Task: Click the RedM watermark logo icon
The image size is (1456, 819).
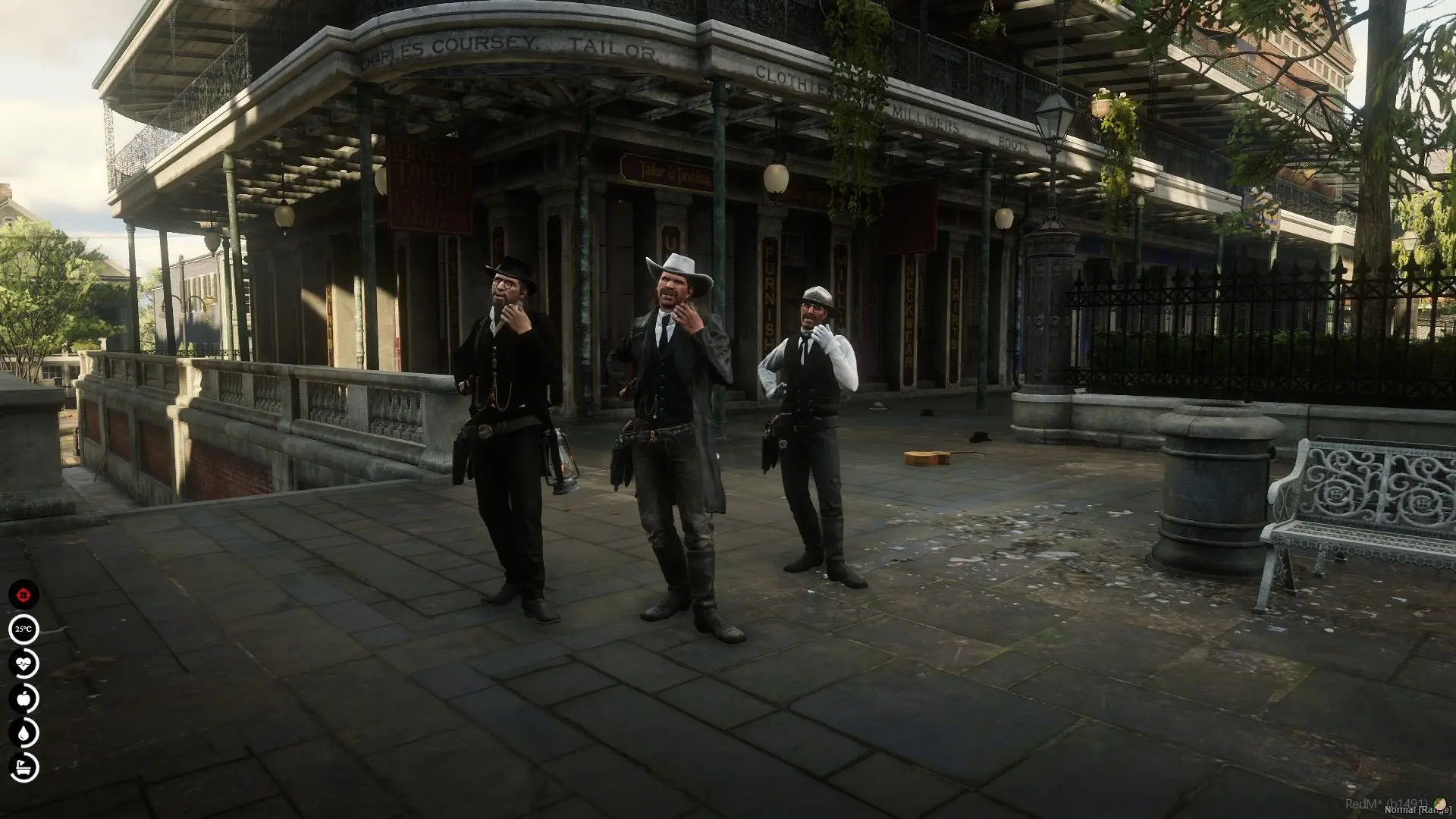Action: pos(1440,803)
